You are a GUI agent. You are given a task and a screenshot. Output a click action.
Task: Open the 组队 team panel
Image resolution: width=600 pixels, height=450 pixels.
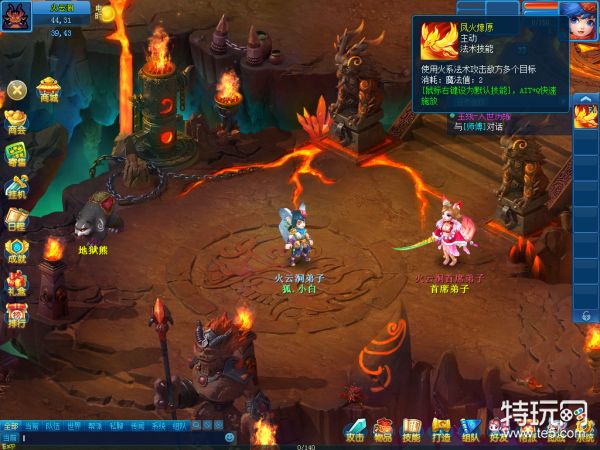tap(470, 430)
